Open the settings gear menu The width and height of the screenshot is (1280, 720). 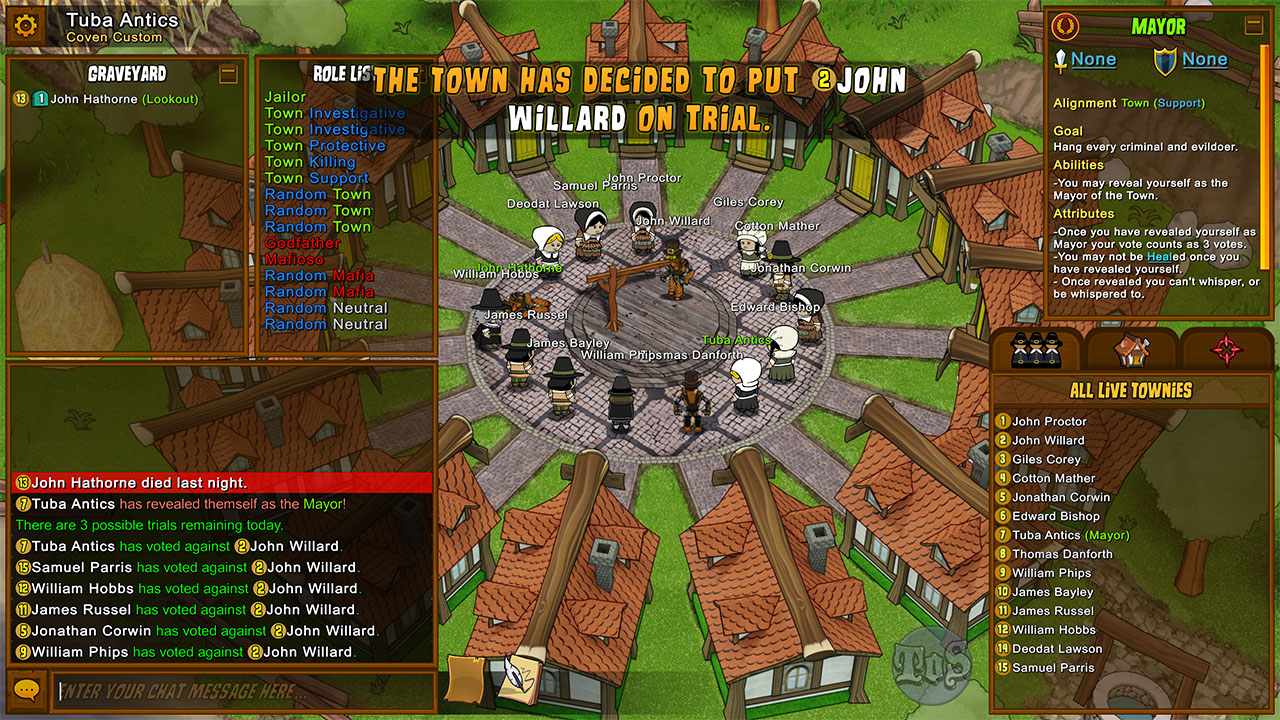(26, 26)
